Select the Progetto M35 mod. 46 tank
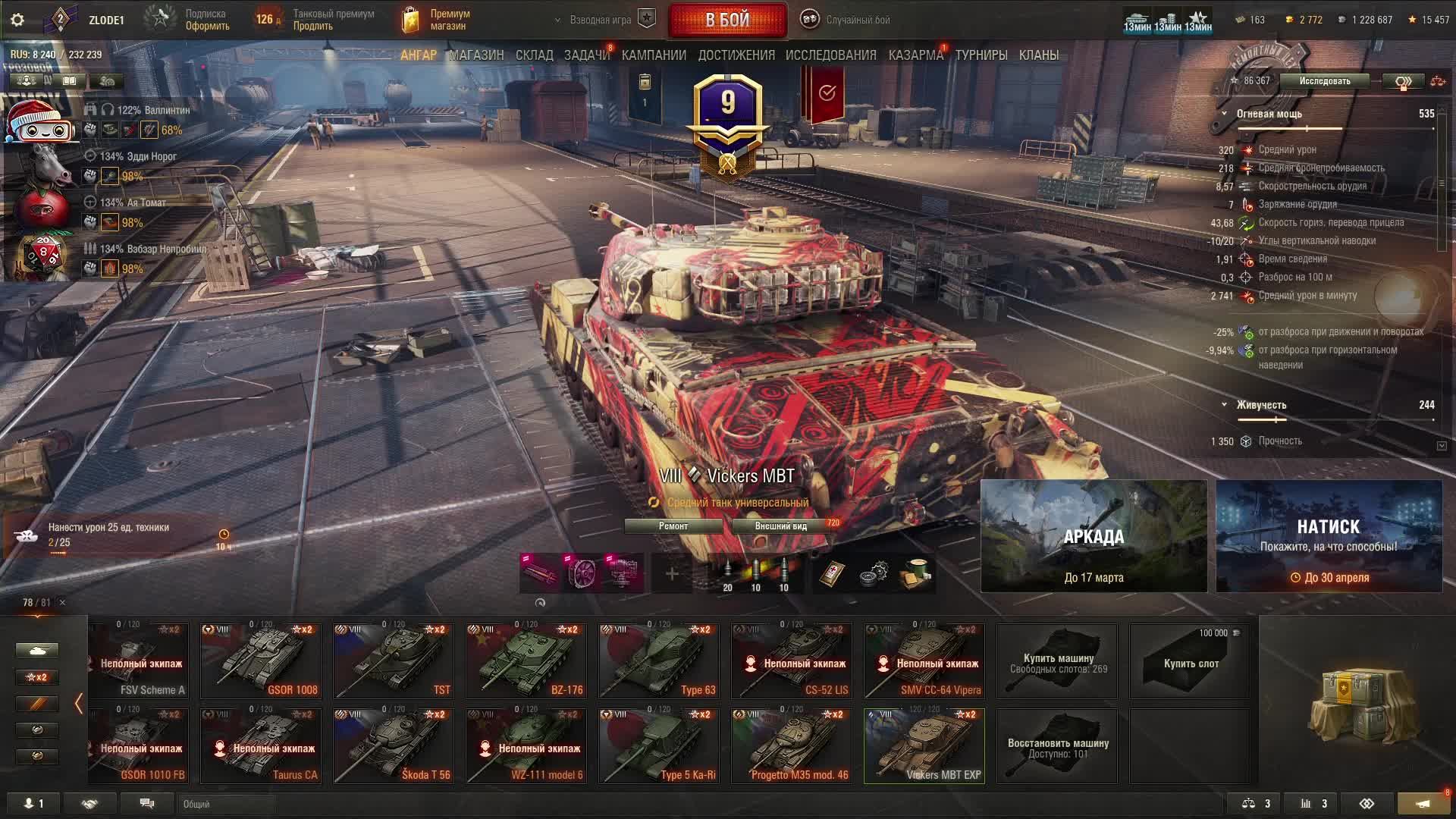 (792, 746)
